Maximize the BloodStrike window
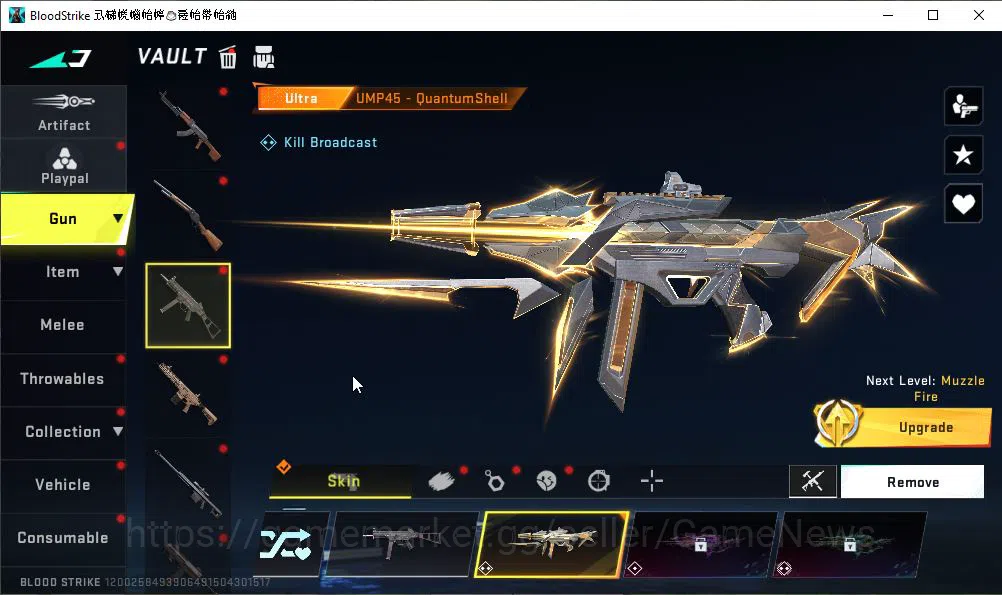This screenshot has height=595, width=1002. click(x=933, y=15)
